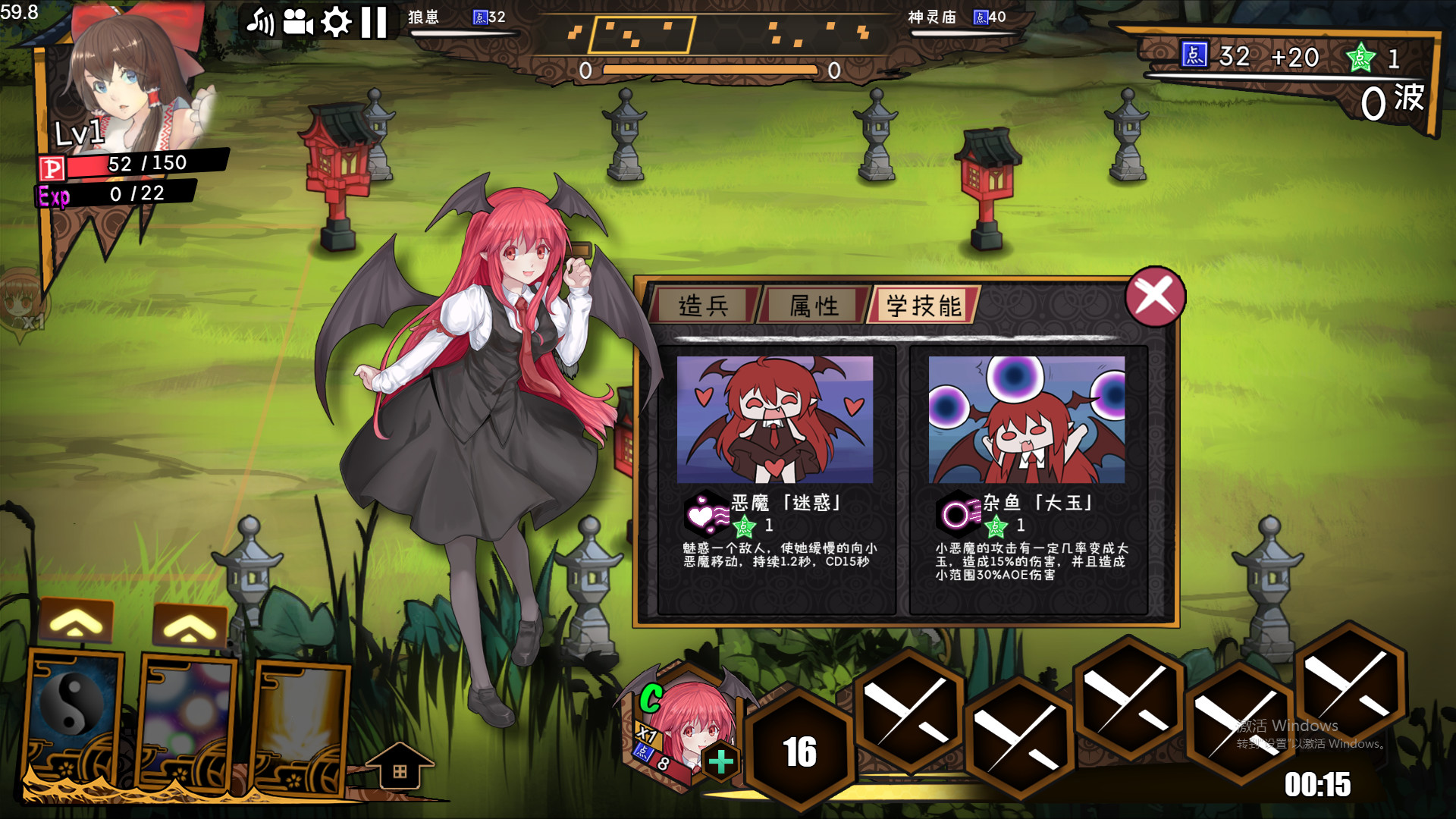Switch to the 属性 tab
Screen dimensions: 1456x819
(812, 306)
